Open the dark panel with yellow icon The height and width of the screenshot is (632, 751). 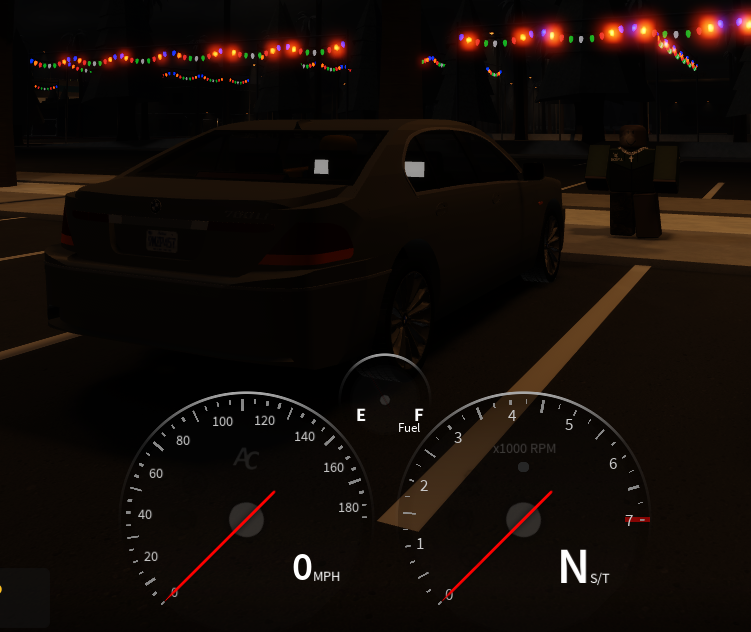coord(22,596)
